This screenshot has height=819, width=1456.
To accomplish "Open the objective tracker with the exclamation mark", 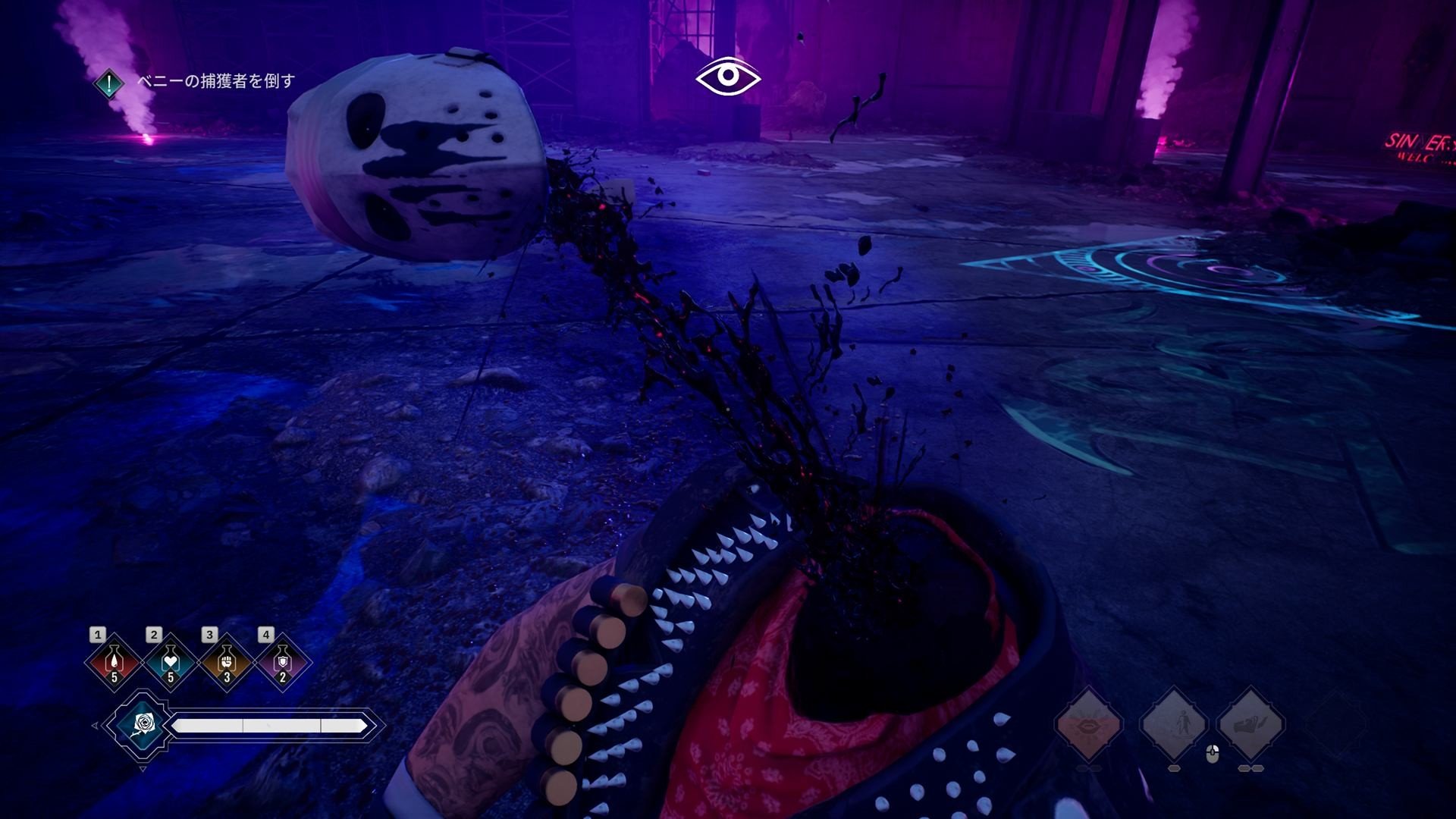I will [x=110, y=83].
